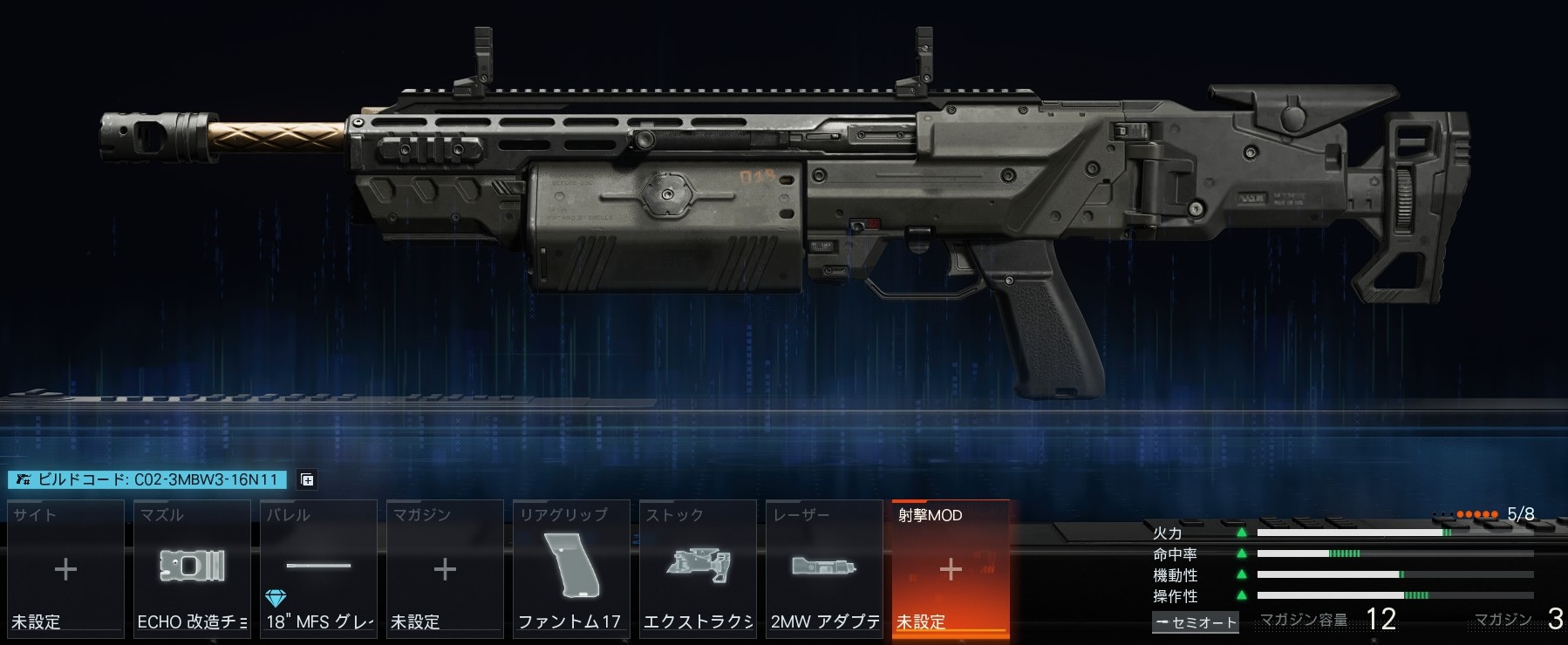Open the empty マガジン attachment slot
The image size is (1568, 645).
click(445, 568)
